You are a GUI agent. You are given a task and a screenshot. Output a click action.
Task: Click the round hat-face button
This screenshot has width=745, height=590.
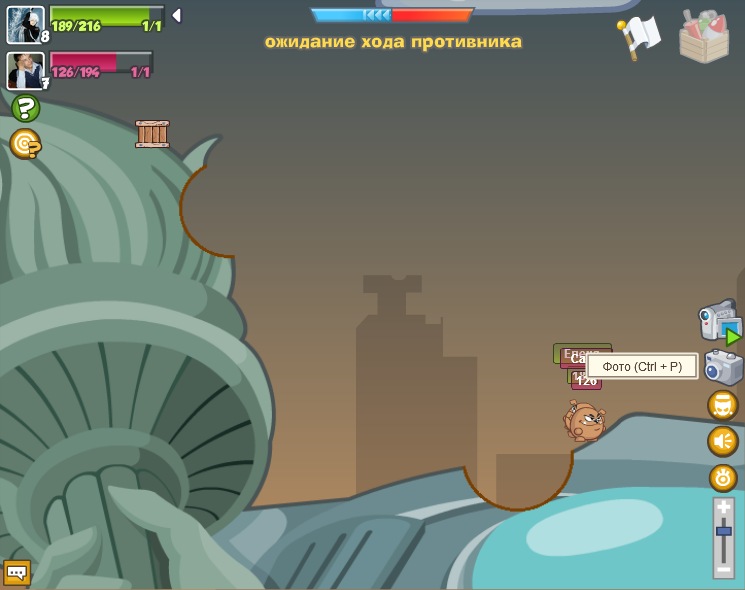click(x=722, y=405)
